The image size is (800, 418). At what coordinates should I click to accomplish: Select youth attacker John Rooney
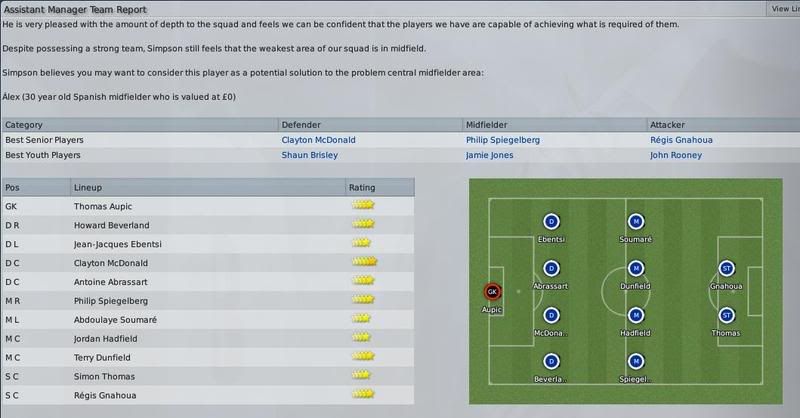(677, 155)
